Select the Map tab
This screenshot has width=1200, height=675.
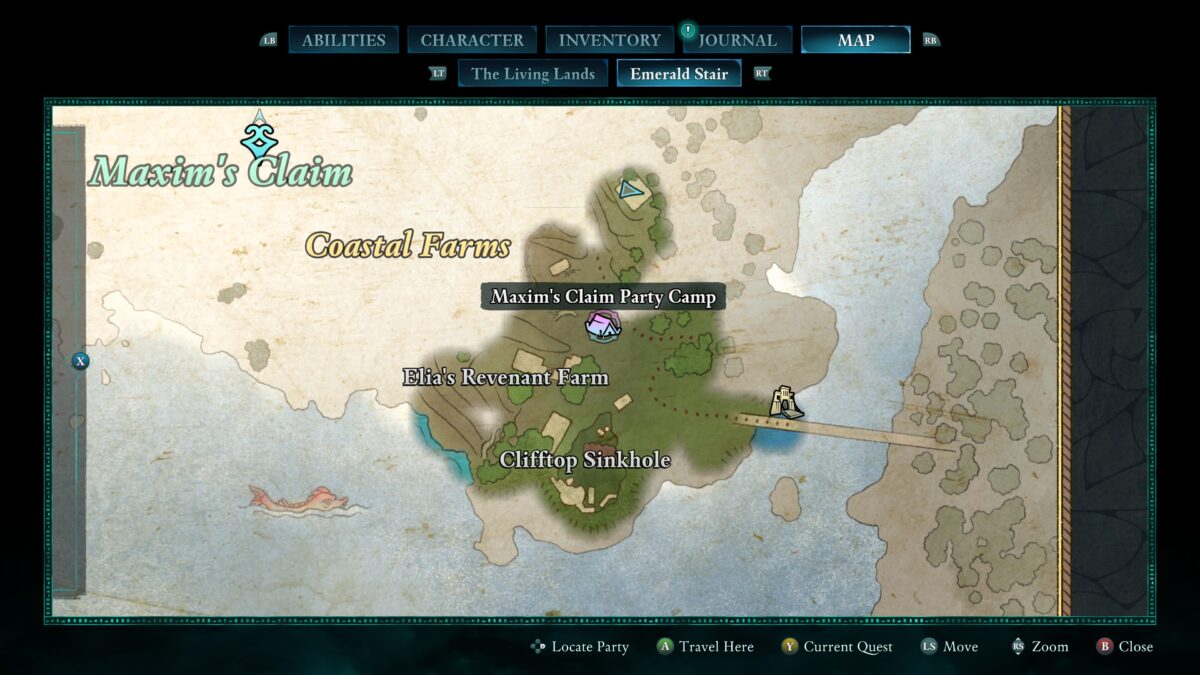point(855,40)
